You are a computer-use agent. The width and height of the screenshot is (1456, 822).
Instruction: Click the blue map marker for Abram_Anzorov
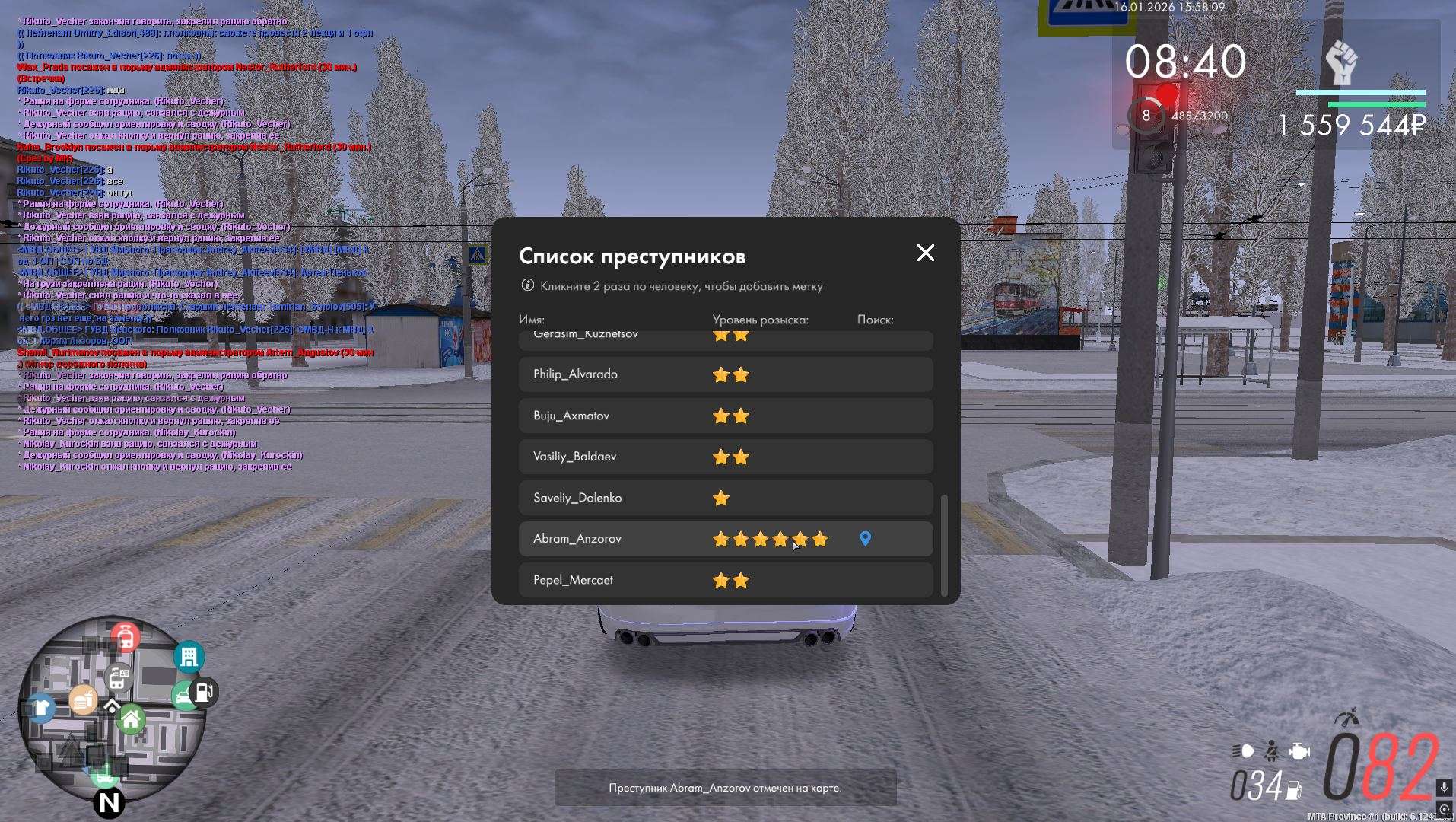pos(865,539)
